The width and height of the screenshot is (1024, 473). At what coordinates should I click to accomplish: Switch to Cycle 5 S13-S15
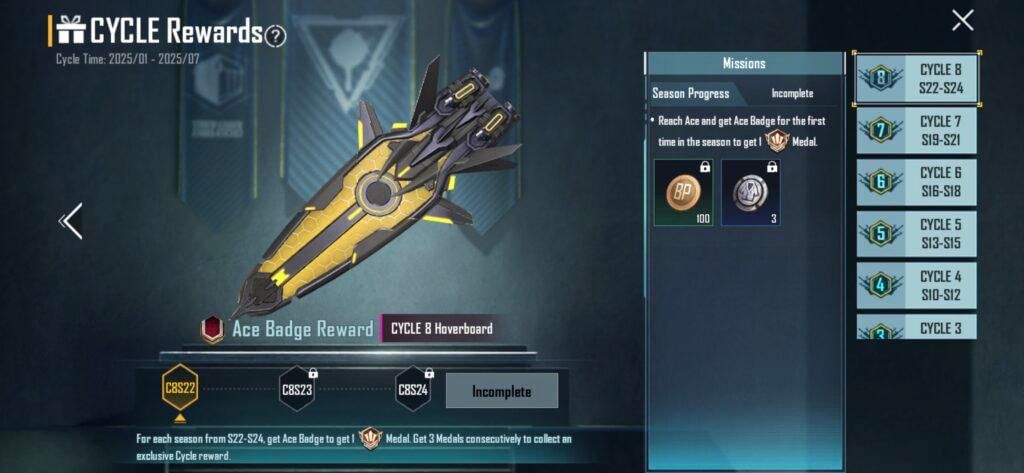click(x=917, y=234)
